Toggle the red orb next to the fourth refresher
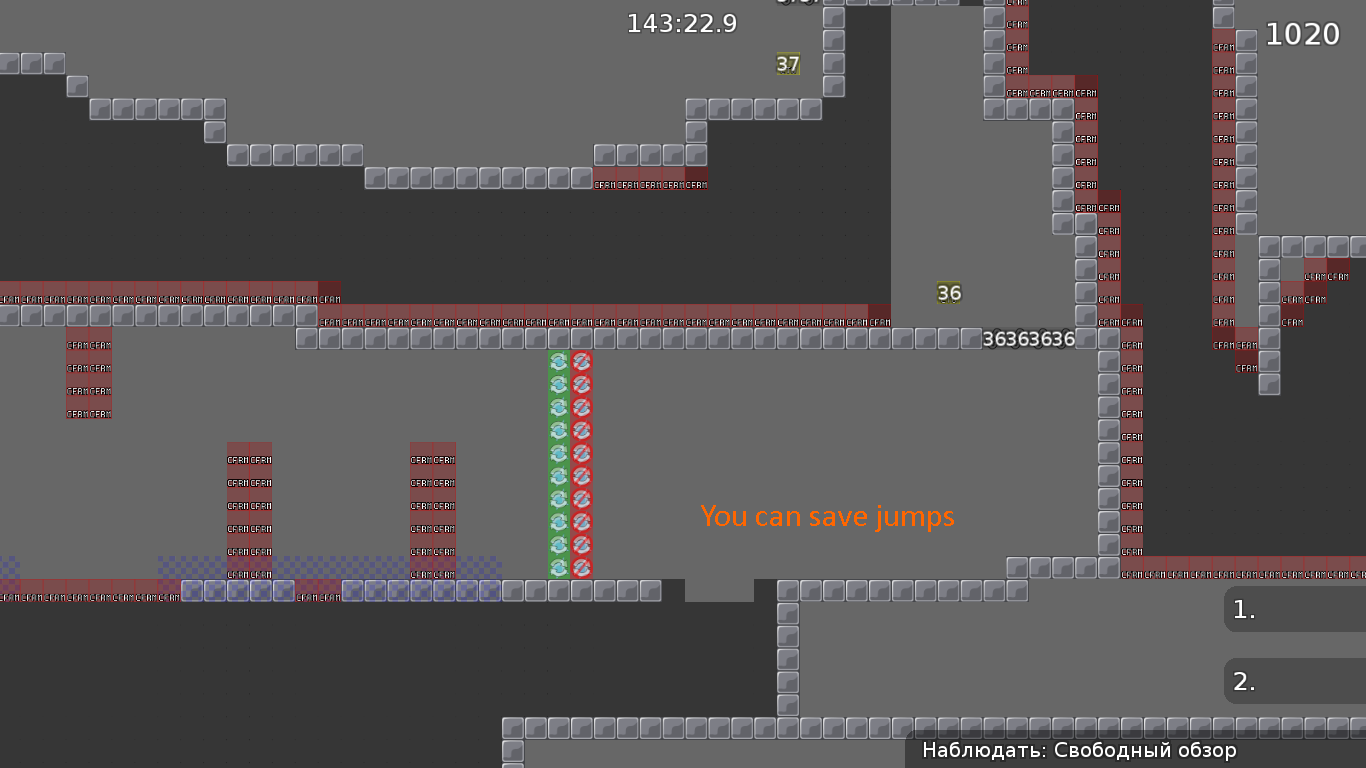The image size is (1366, 768). [x=583, y=432]
